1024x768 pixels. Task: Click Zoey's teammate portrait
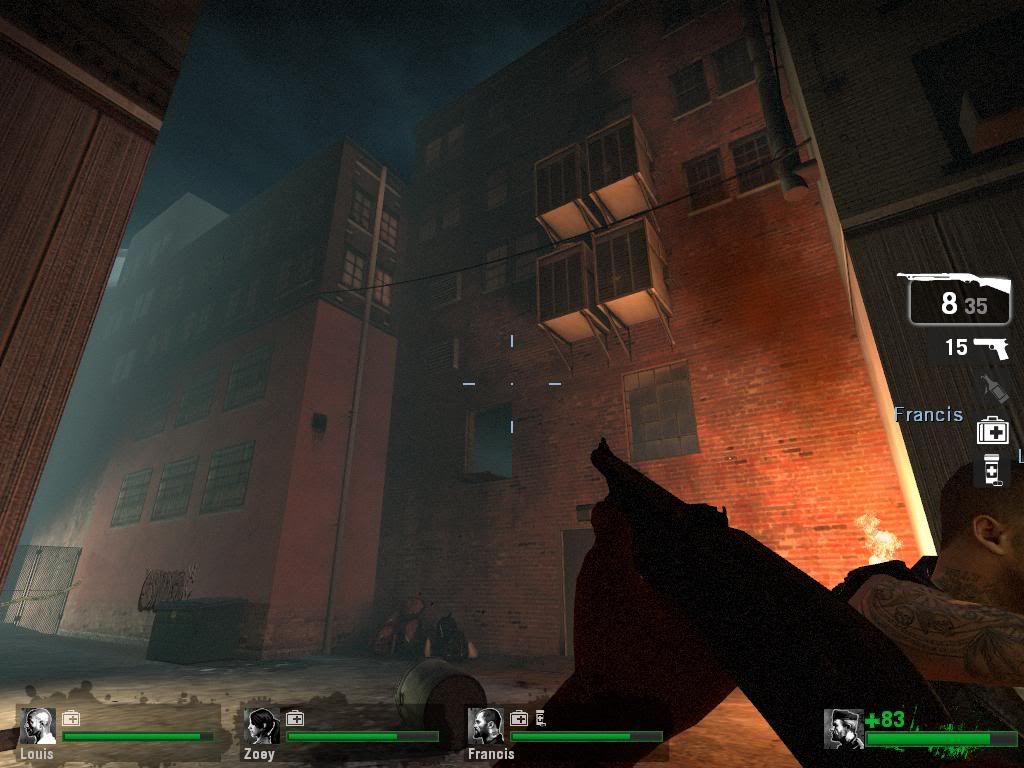(262, 727)
